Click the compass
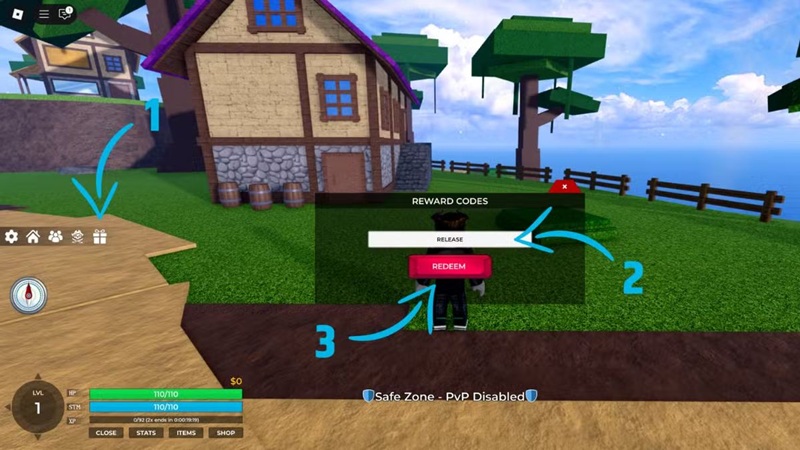Image resolution: width=800 pixels, height=450 pixels. tap(29, 296)
